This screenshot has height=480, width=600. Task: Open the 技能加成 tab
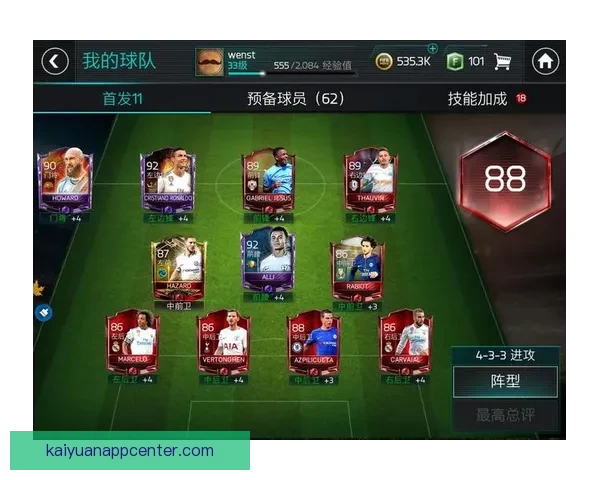click(478, 99)
